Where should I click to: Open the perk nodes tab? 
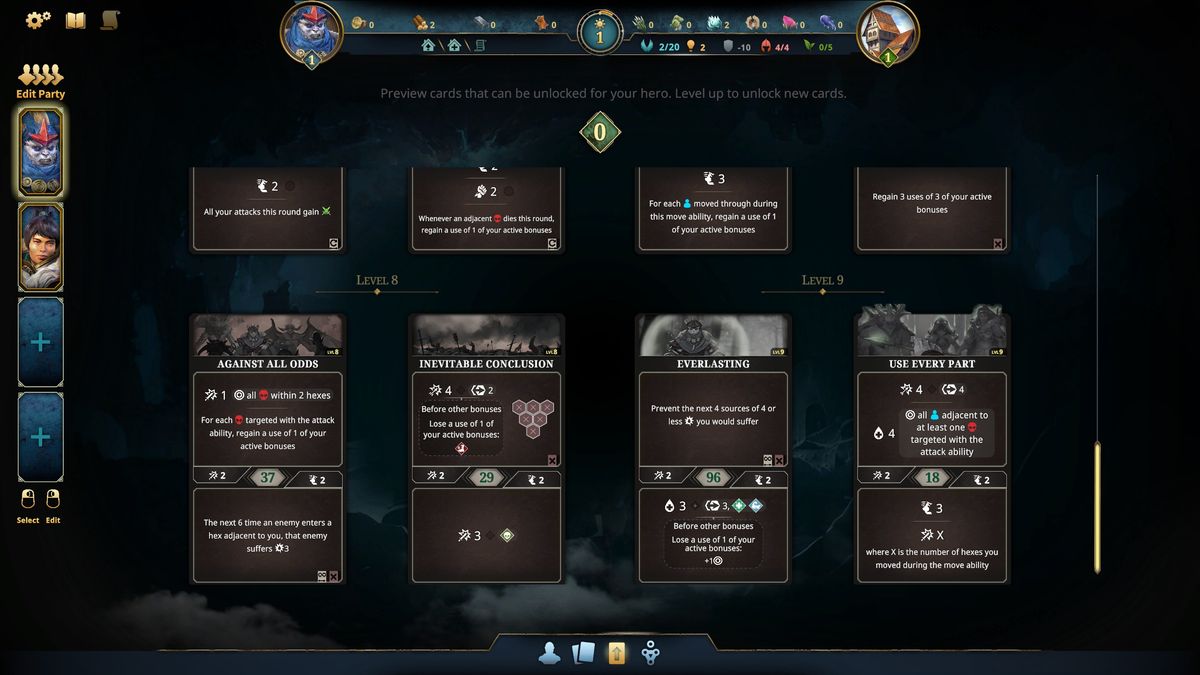point(650,654)
